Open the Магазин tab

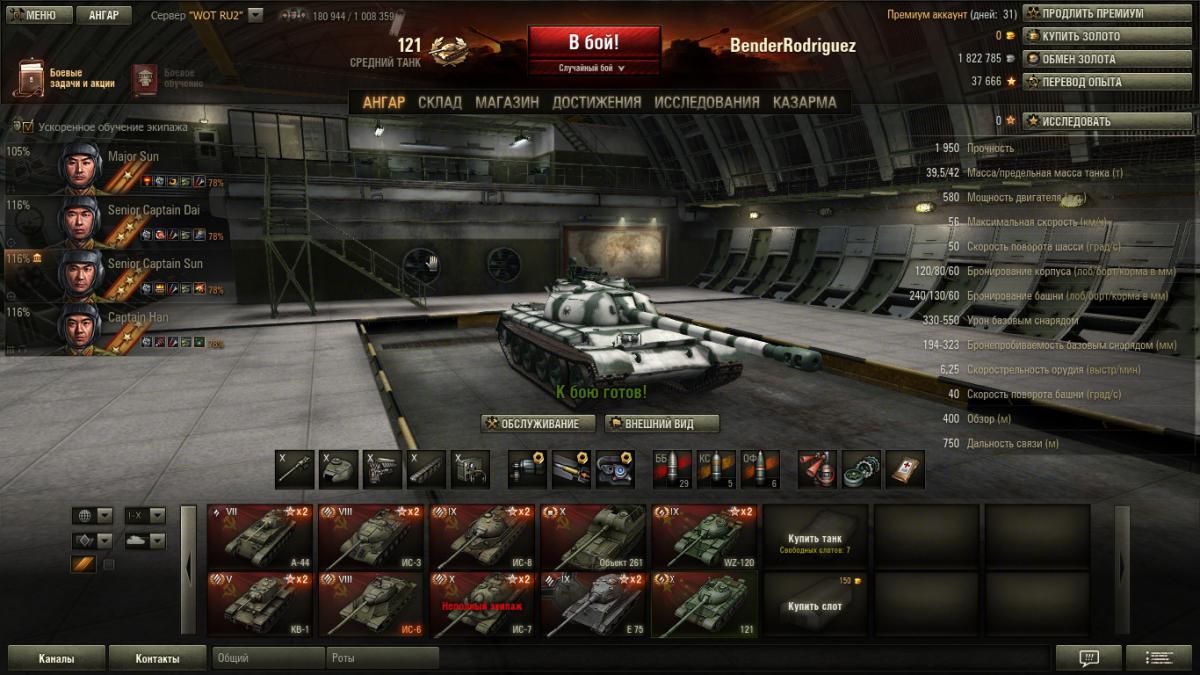(507, 102)
